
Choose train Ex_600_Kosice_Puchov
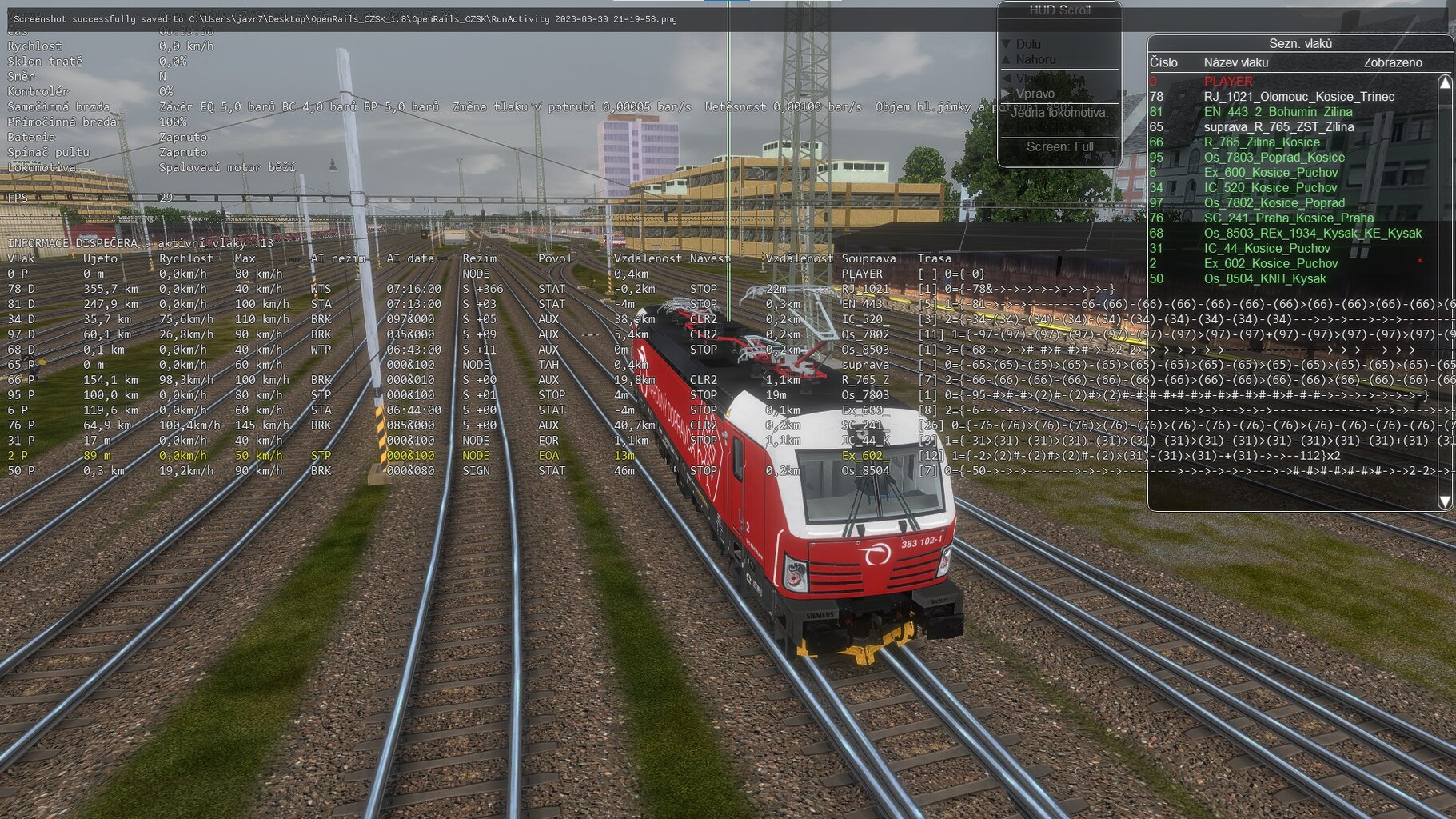[x=1271, y=173]
